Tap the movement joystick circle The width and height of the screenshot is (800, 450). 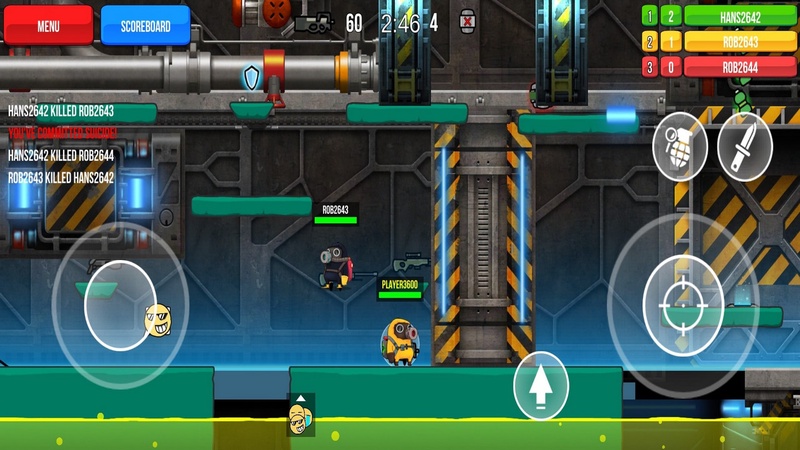pos(120,304)
